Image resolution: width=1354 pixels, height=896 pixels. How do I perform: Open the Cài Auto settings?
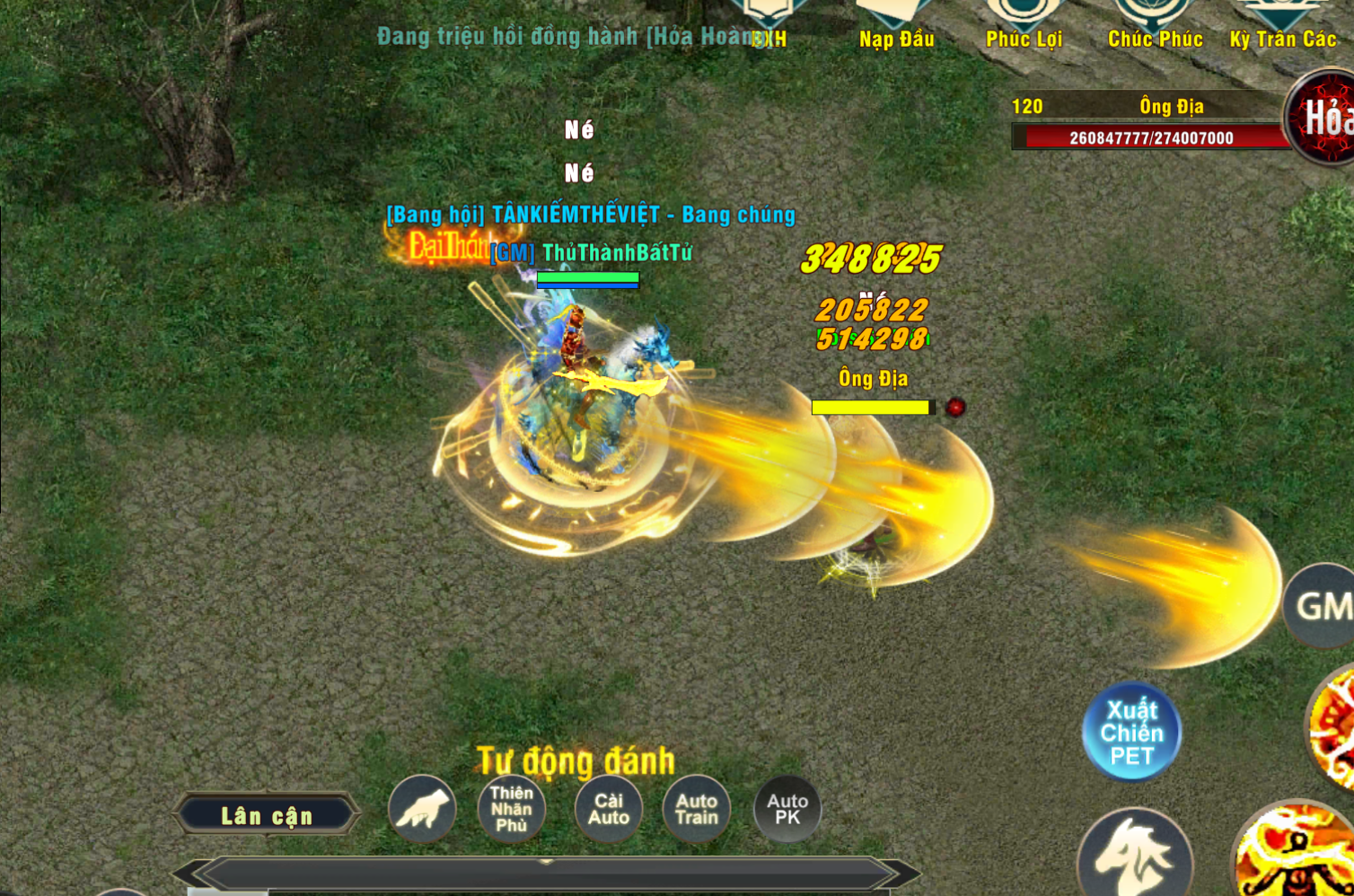(608, 809)
